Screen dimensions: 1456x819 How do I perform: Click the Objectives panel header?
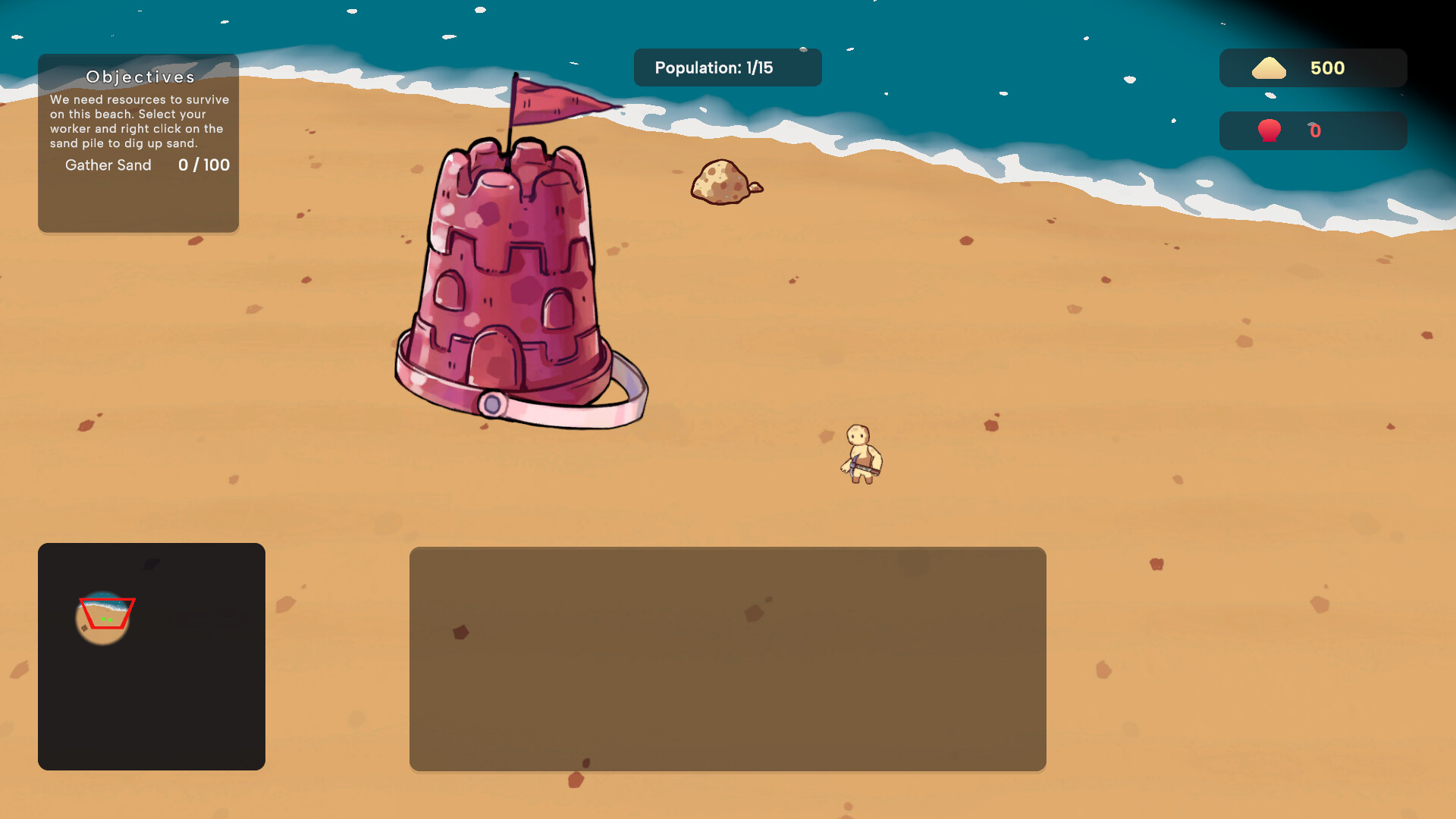click(140, 77)
